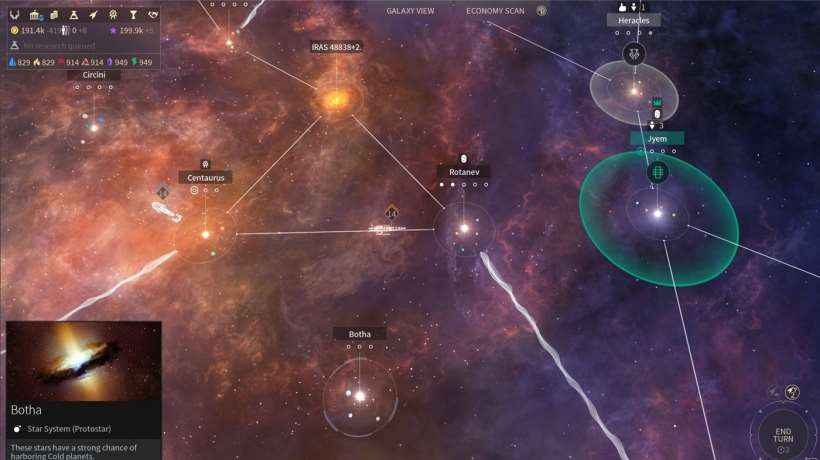
Task: Open the senate building icon screen
Action: (34, 14)
